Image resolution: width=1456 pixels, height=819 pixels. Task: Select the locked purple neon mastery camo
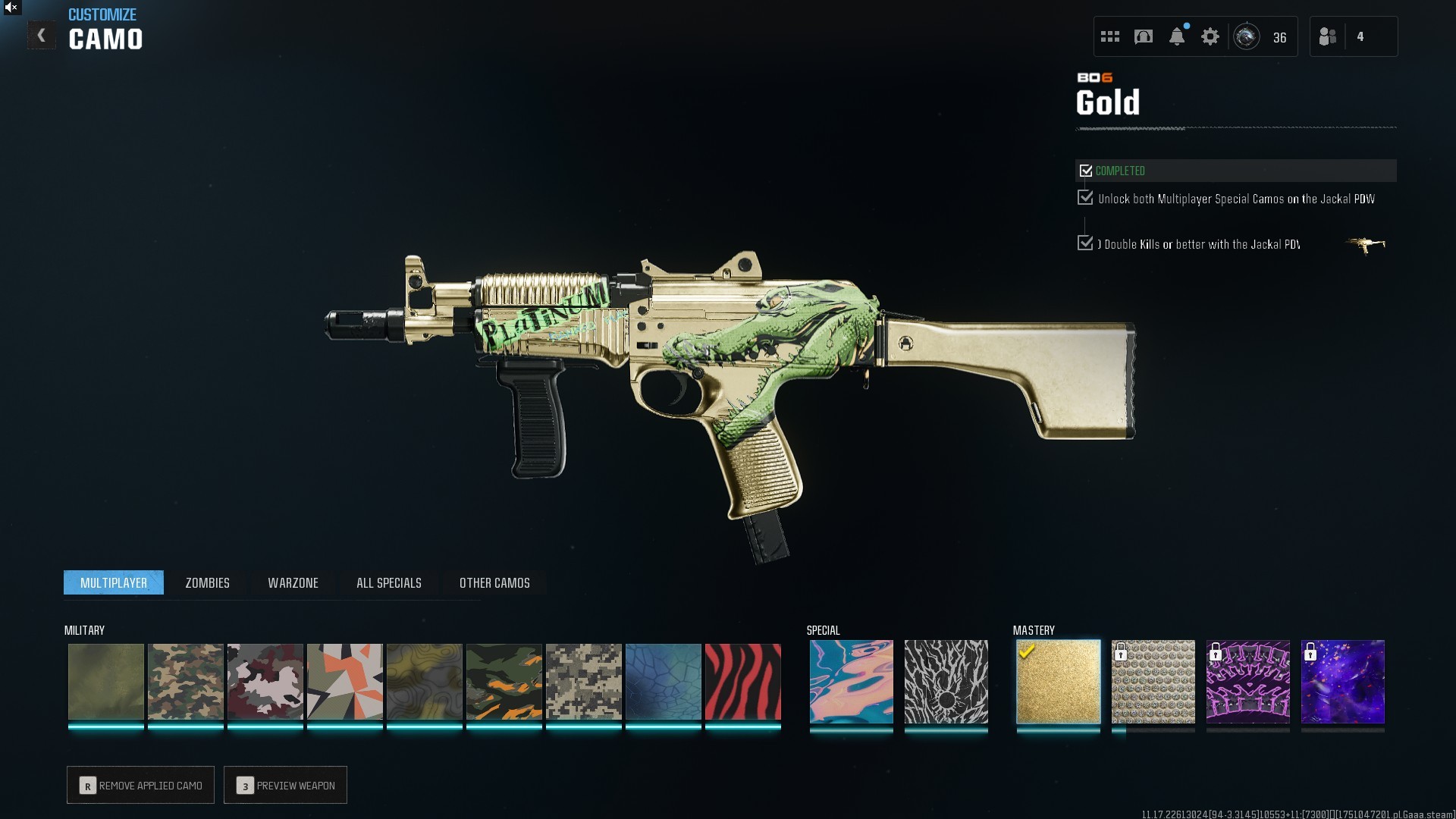click(x=1247, y=681)
